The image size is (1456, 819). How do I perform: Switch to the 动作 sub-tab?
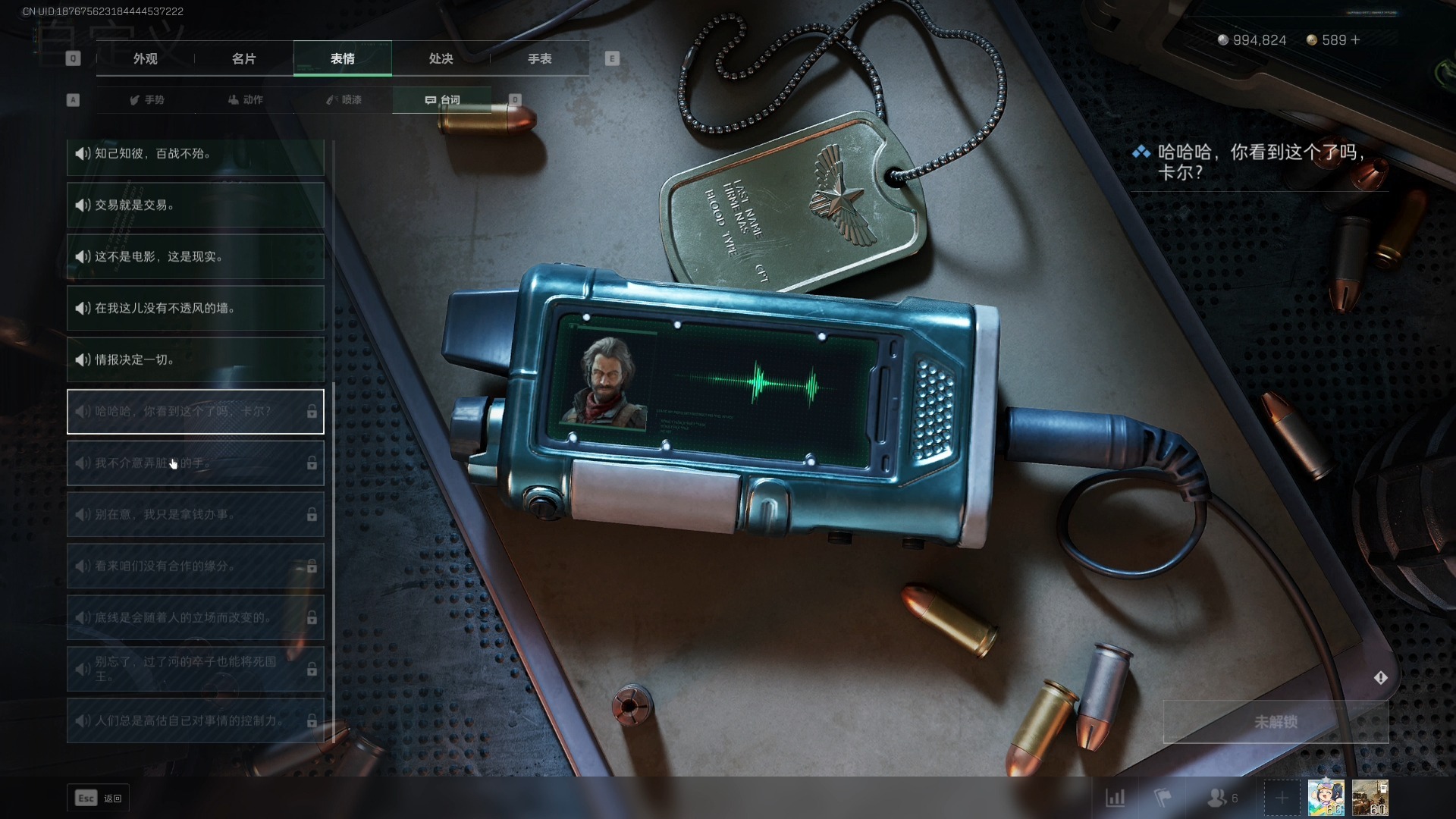pos(246,99)
